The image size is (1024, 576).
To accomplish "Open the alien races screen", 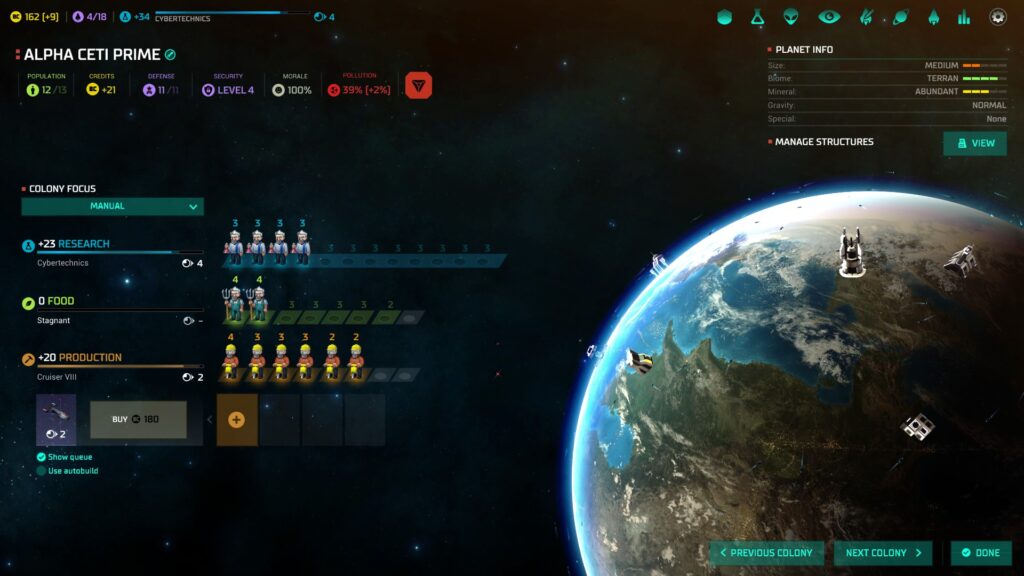I will [792, 17].
